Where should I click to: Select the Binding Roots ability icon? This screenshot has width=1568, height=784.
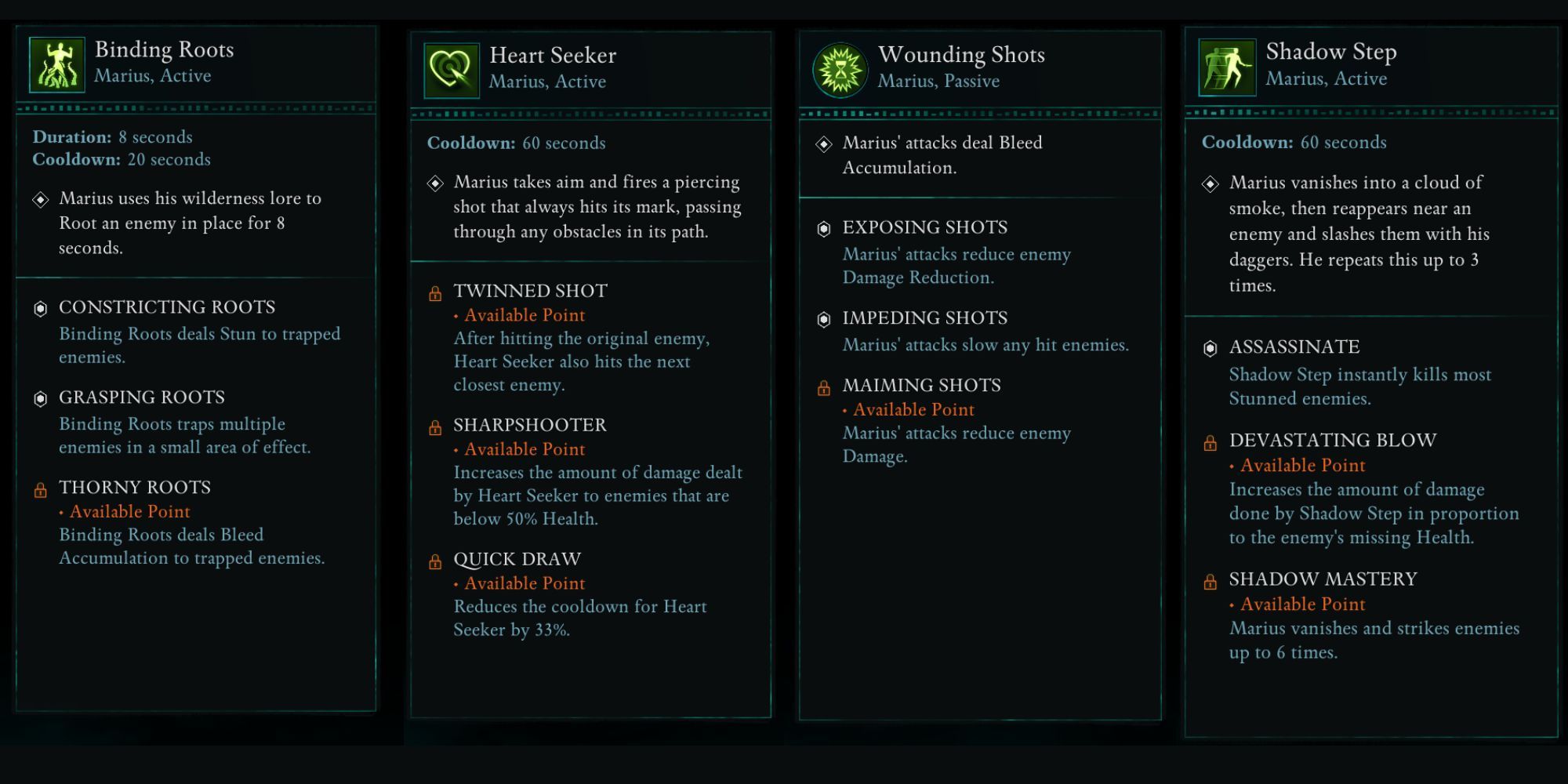[x=56, y=64]
